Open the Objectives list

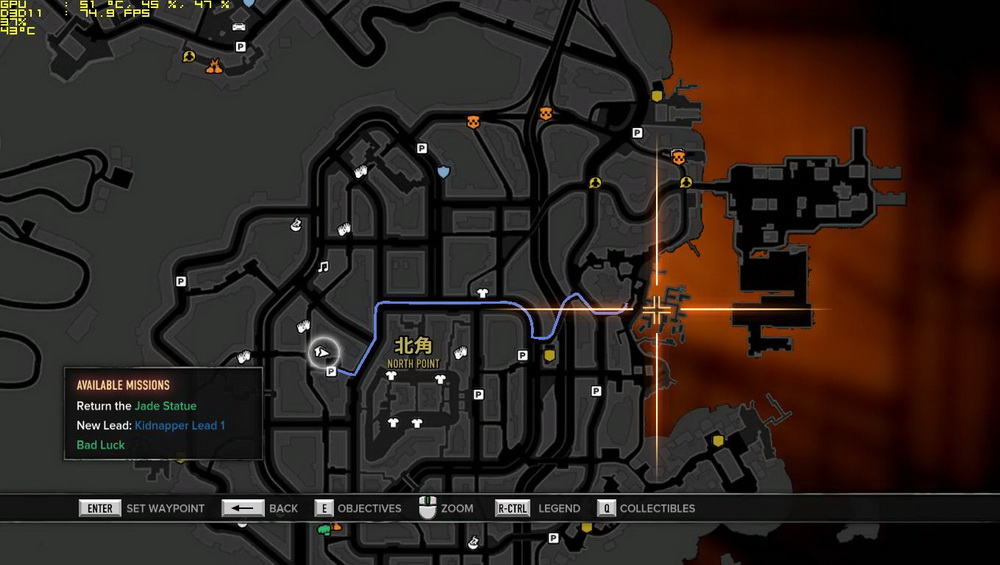point(357,508)
